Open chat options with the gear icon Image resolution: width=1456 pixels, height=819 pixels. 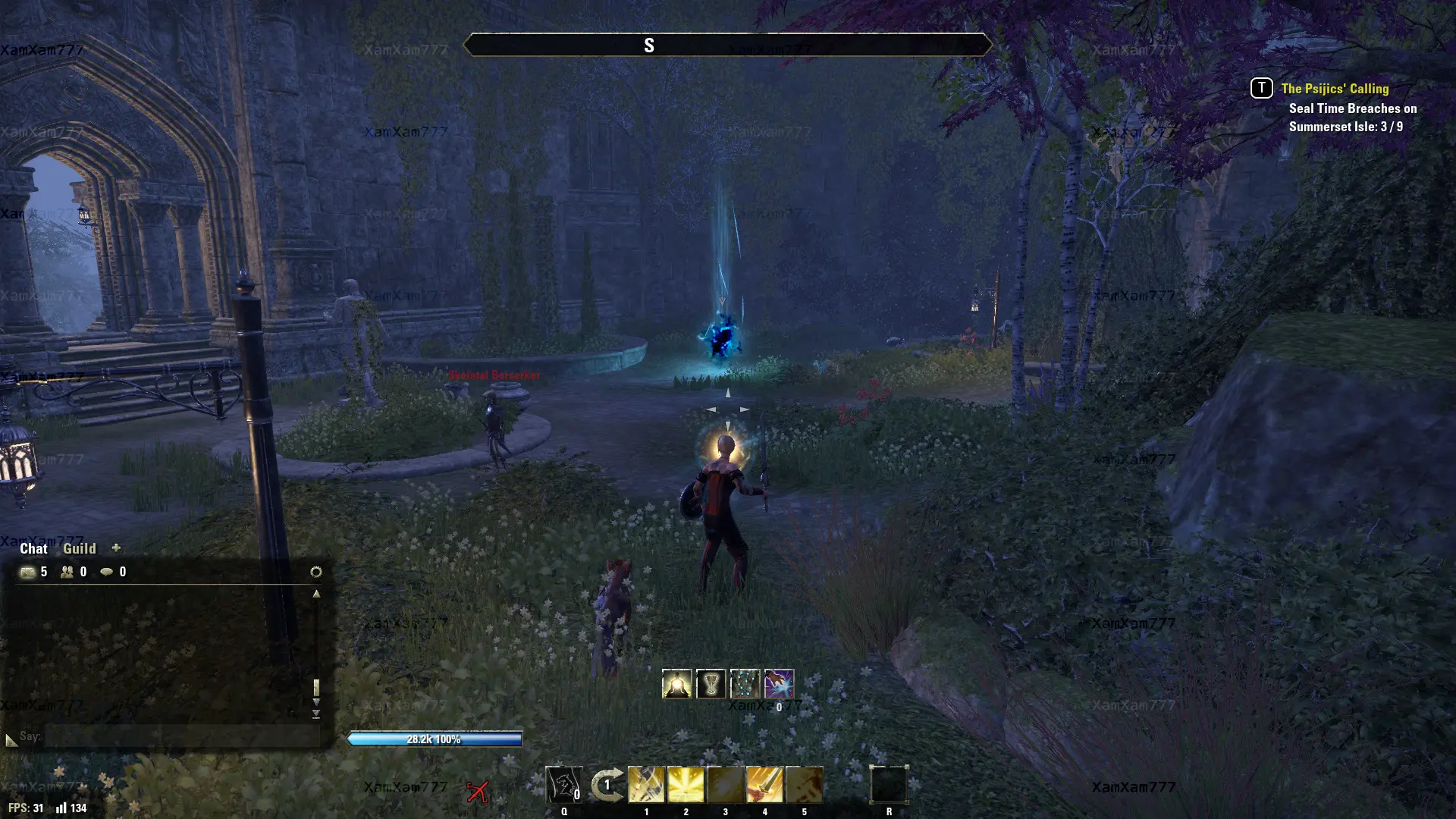click(316, 572)
